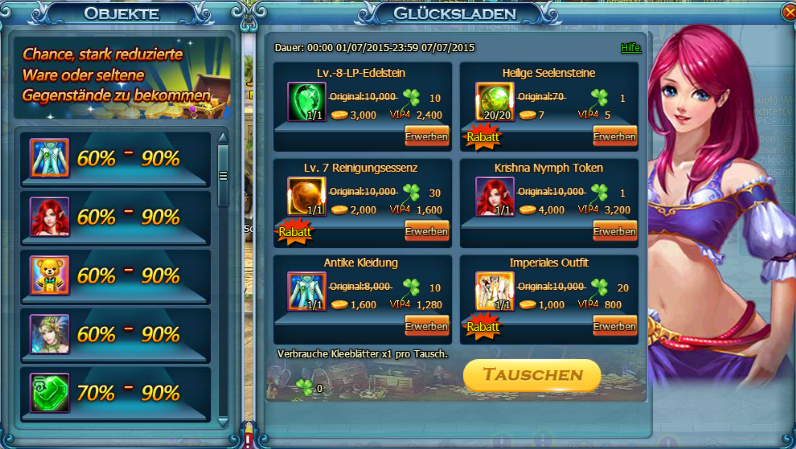Open the Hilfe help link
This screenshot has height=449, width=796.
coord(630,48)
